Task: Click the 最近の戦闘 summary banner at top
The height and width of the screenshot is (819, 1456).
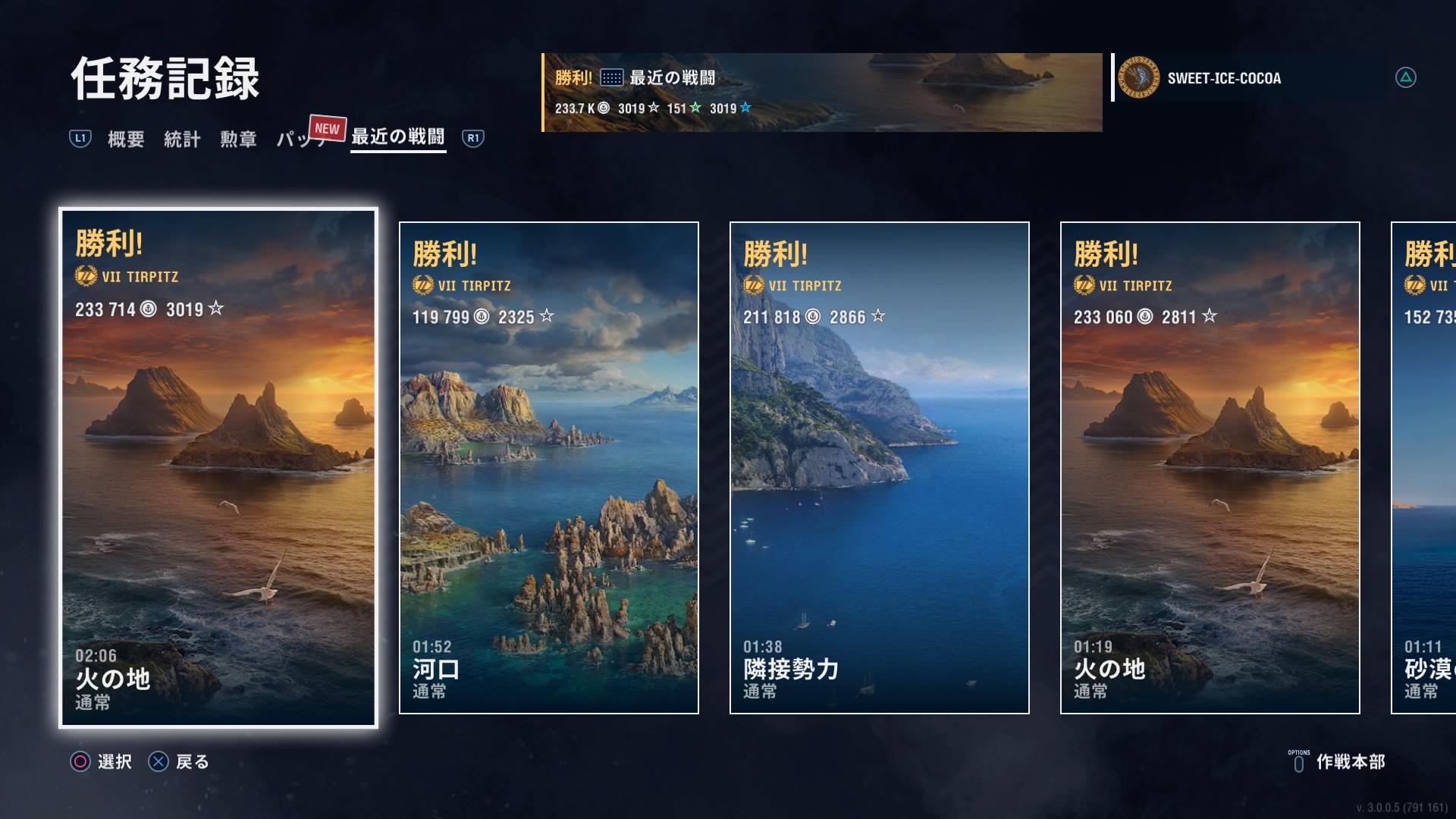Action: coord(822,93)
